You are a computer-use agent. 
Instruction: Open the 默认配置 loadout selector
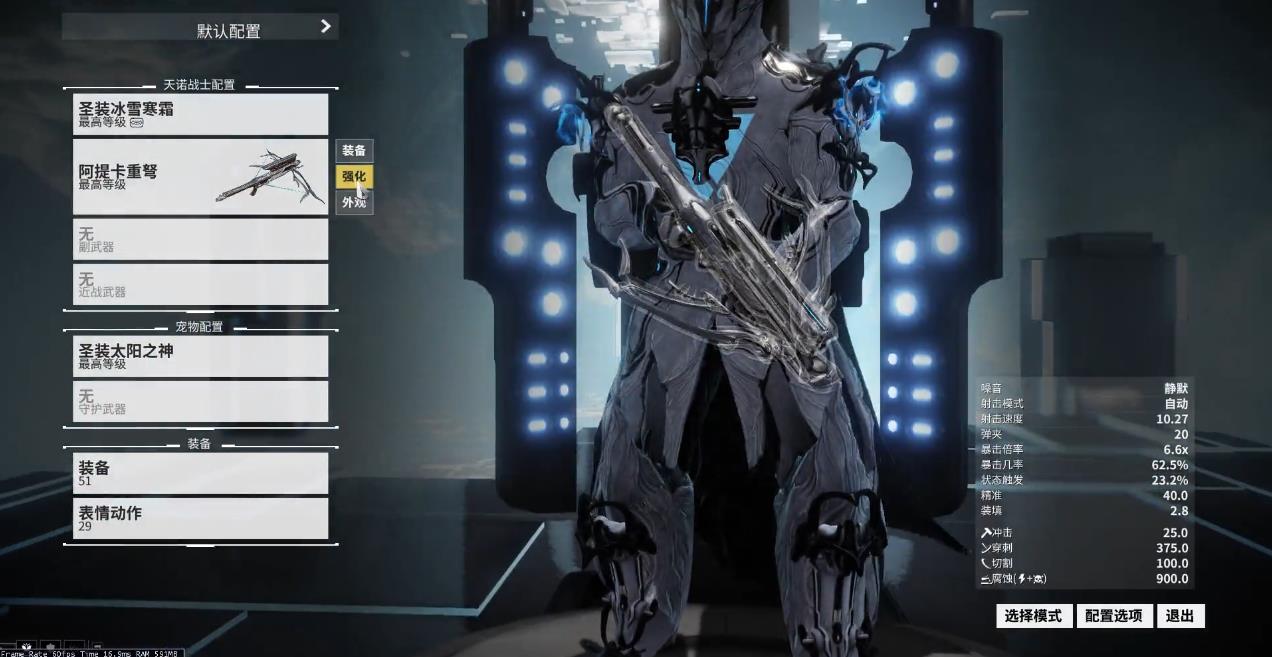200,28
